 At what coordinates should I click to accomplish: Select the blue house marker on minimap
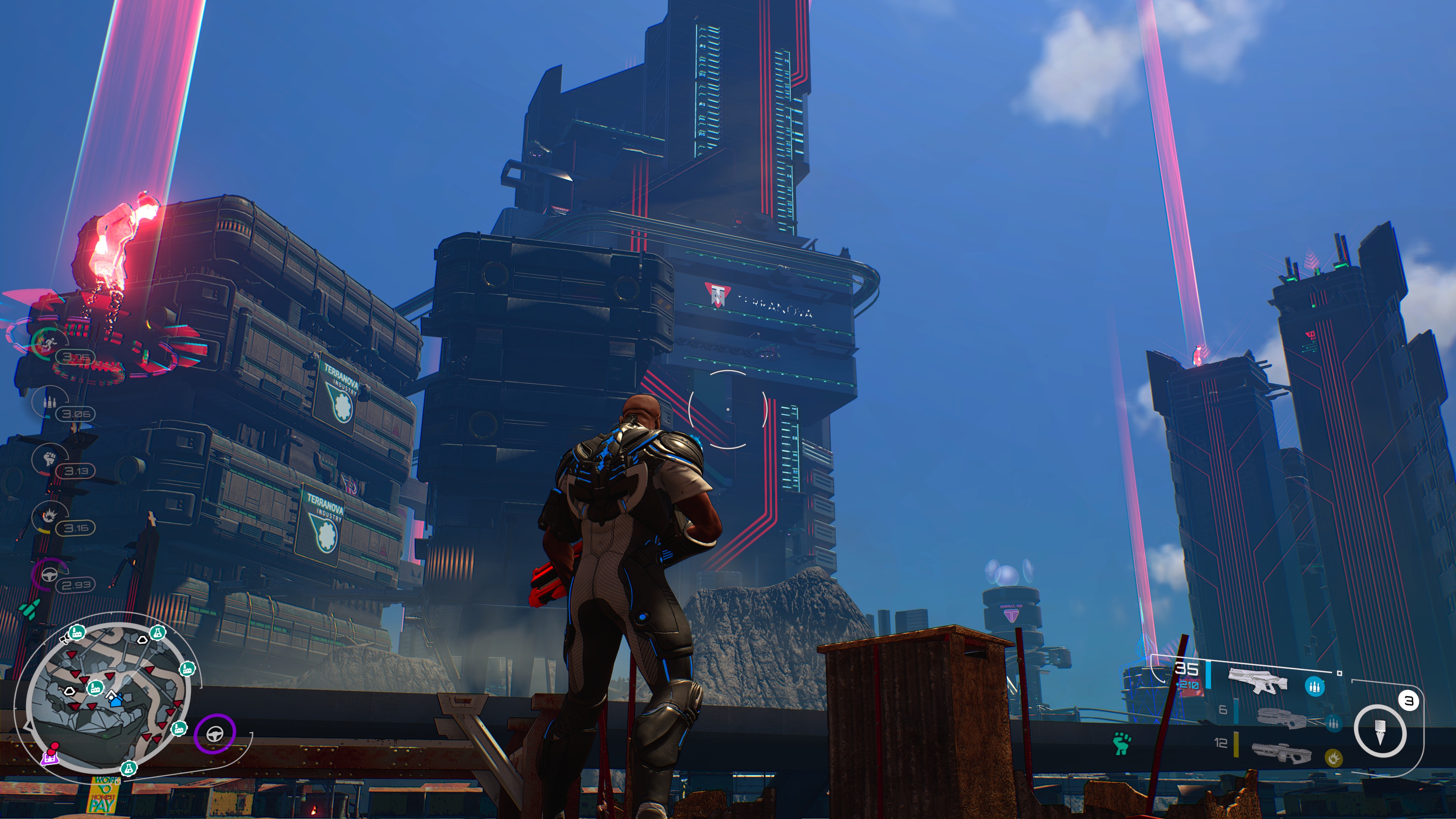(x=116, y=701)
